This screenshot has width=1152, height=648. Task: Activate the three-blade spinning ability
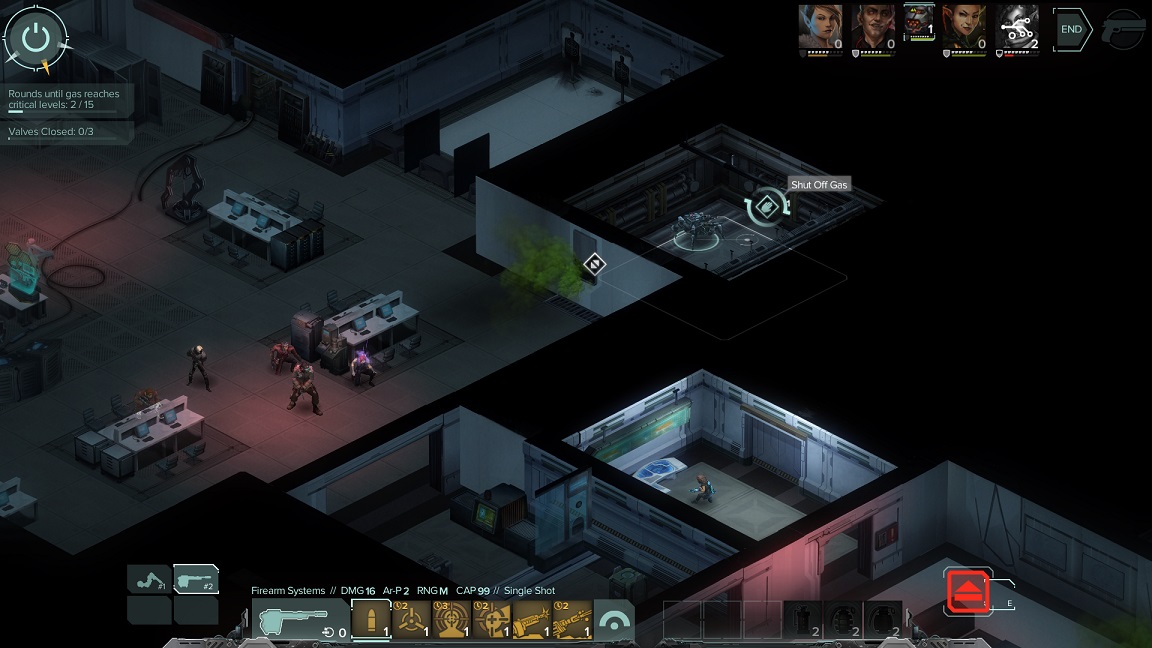[x=411, y=620]
